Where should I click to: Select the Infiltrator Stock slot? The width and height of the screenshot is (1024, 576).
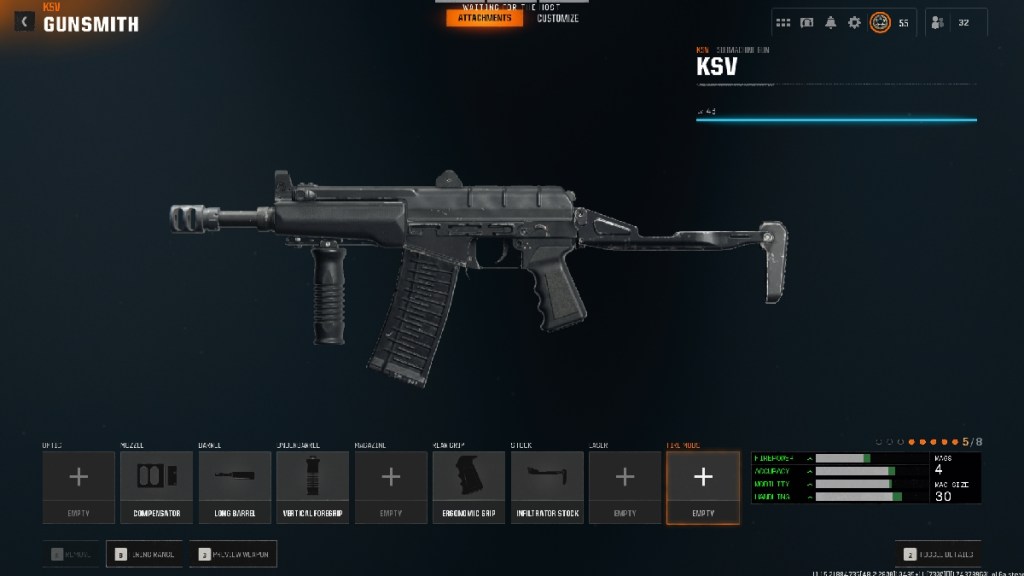pyautogui.click(x=546, y=487)
